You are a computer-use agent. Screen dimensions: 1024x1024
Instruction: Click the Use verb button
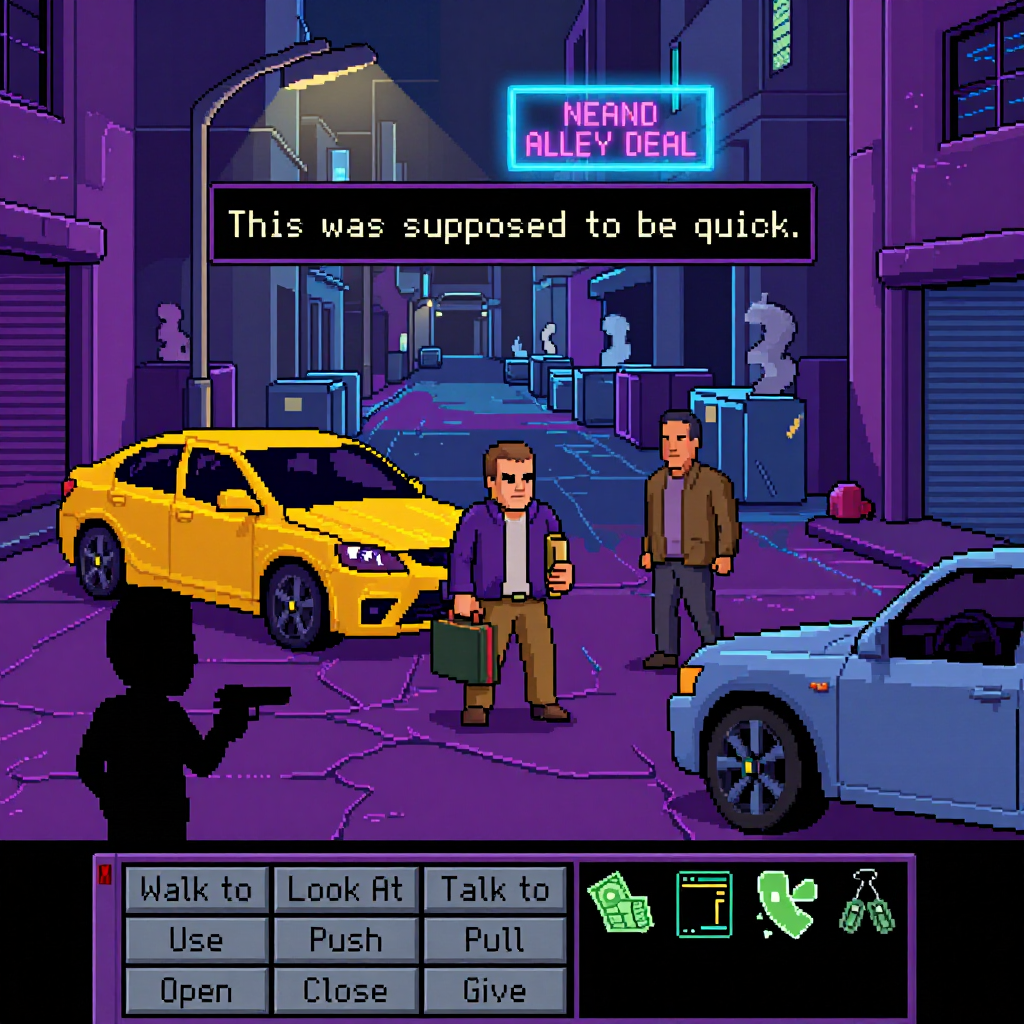(x=196, y=940)
